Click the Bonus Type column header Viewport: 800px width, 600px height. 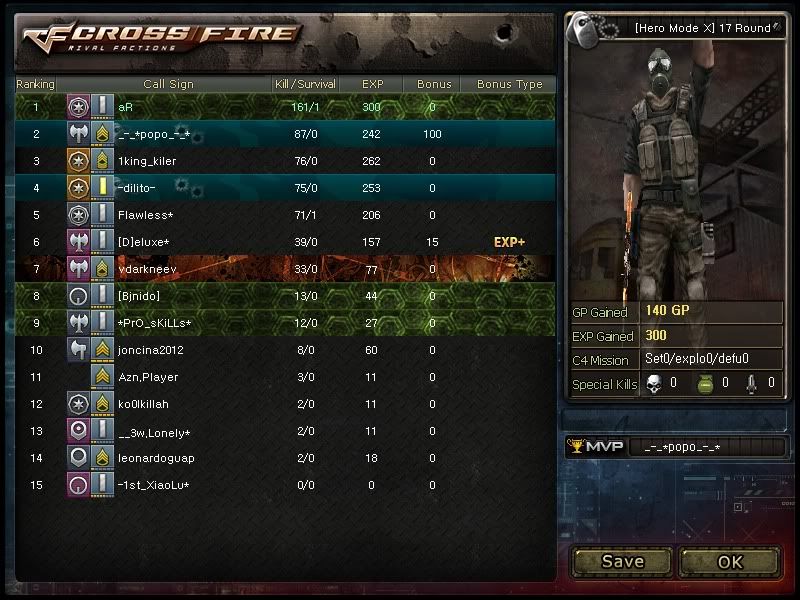tap(509, 84)
